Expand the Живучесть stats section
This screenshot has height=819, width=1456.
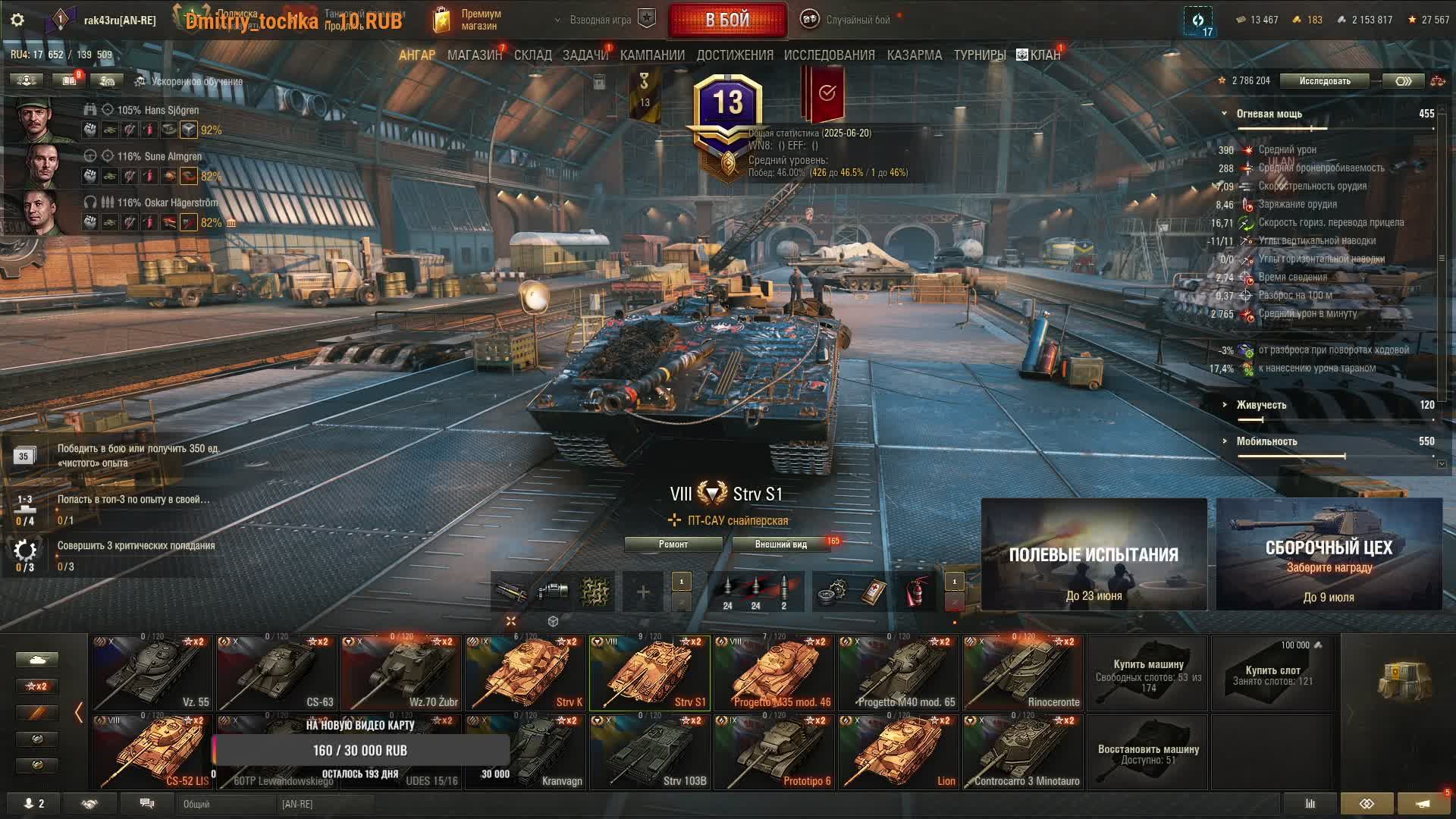pos(1261,405)
